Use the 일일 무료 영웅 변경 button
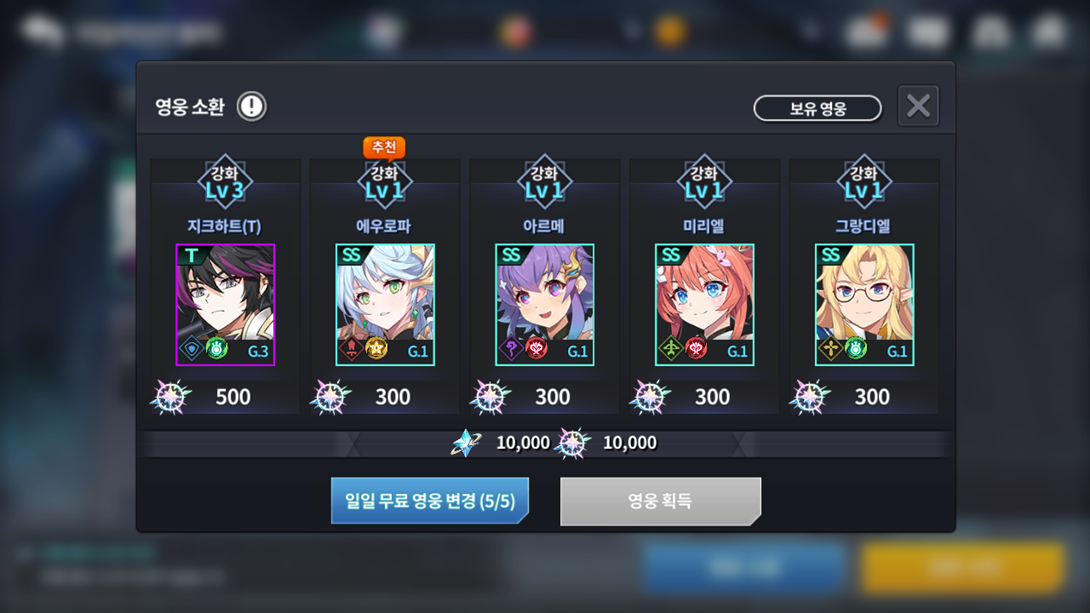Viewport: 1090px width, 613px height. point(429,501)
